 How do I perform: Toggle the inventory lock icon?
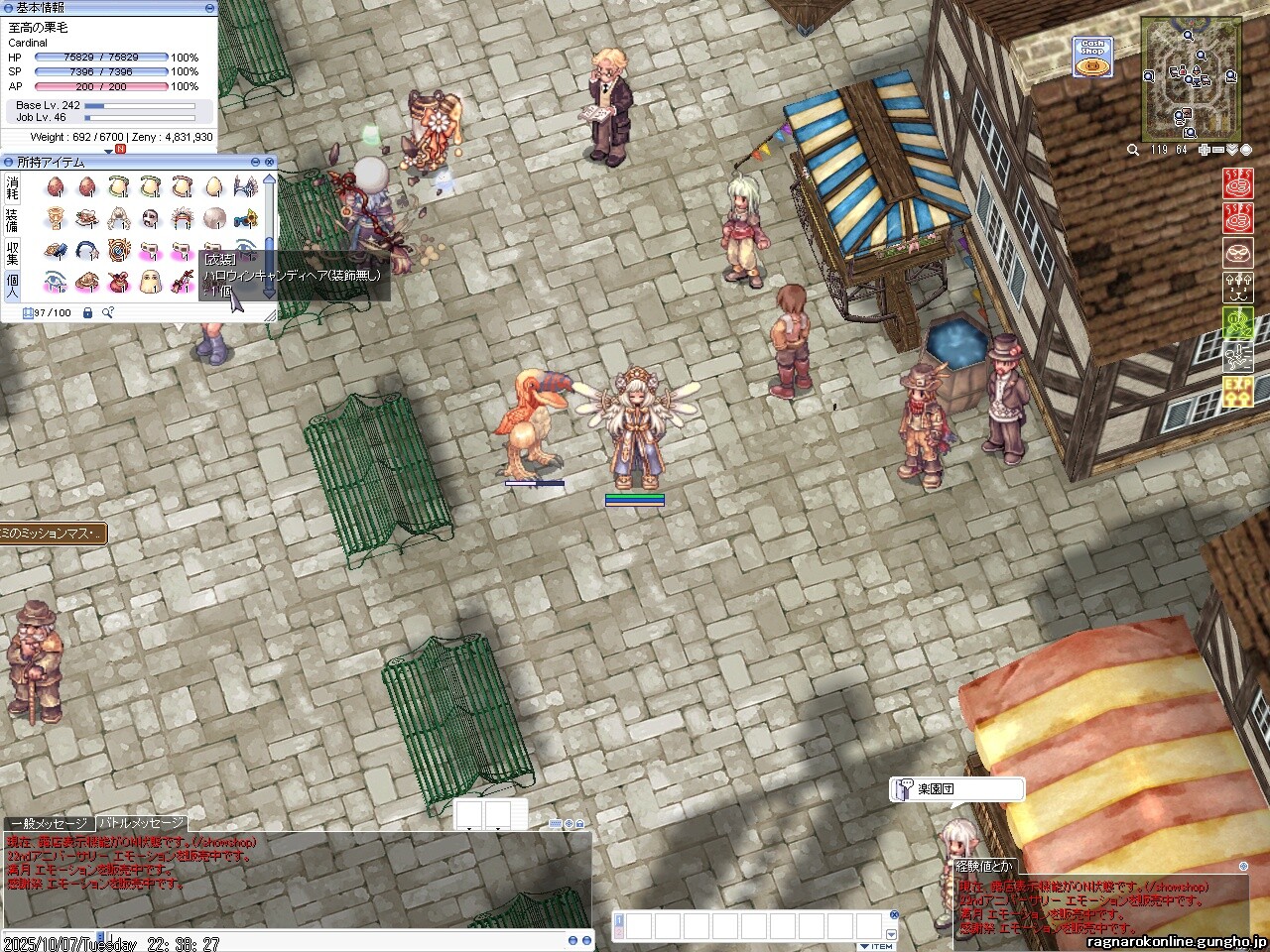[87, 313]
